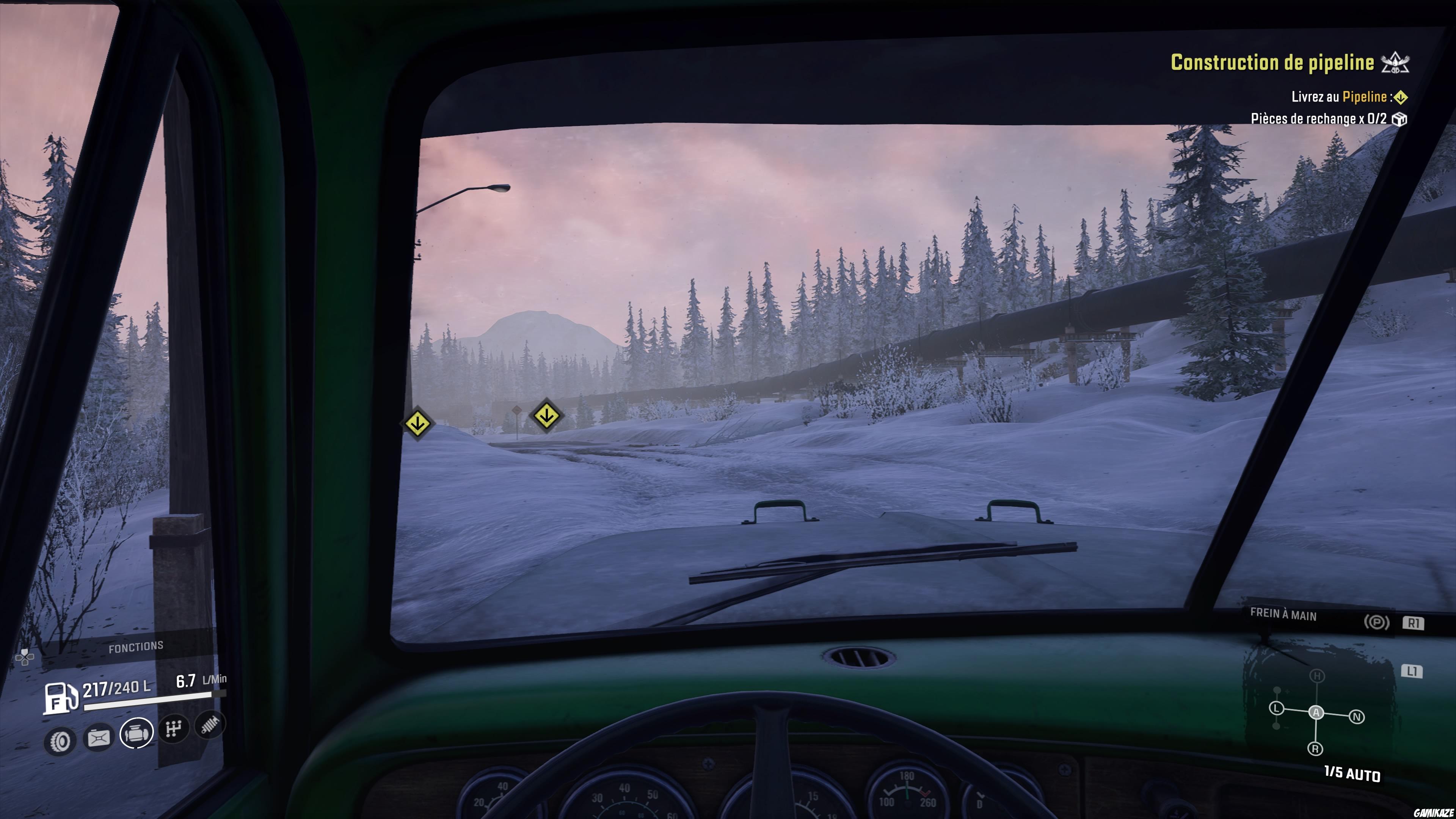Shift into the N neutral gear
This screenshot has height=819, width=1456.
tap(1357, 717)
